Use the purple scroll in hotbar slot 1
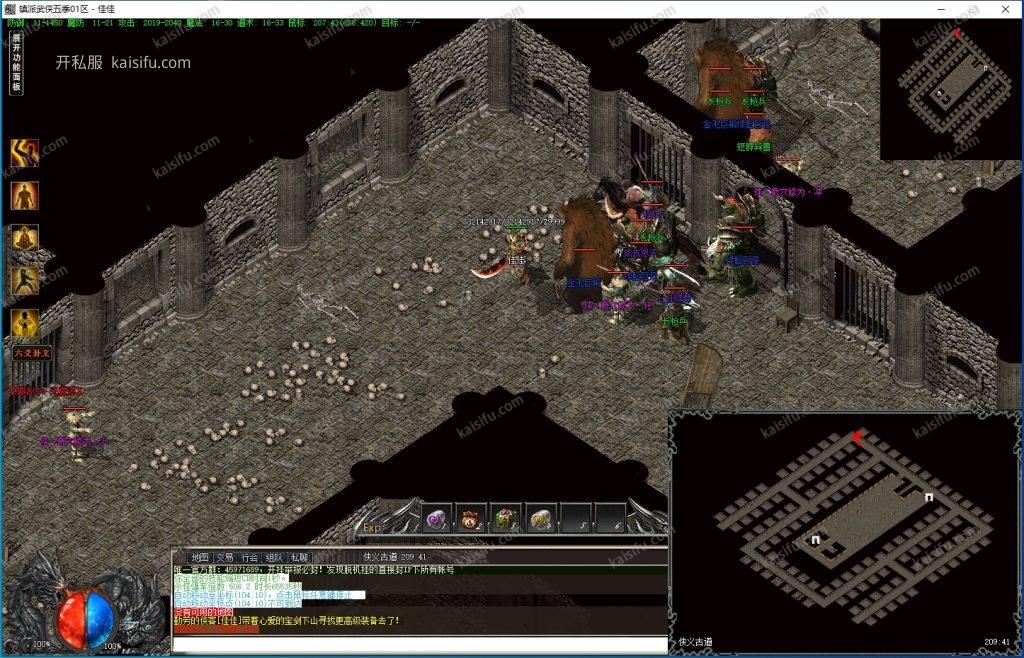Screen dimensions: 1024x658 tap(437, 519)
